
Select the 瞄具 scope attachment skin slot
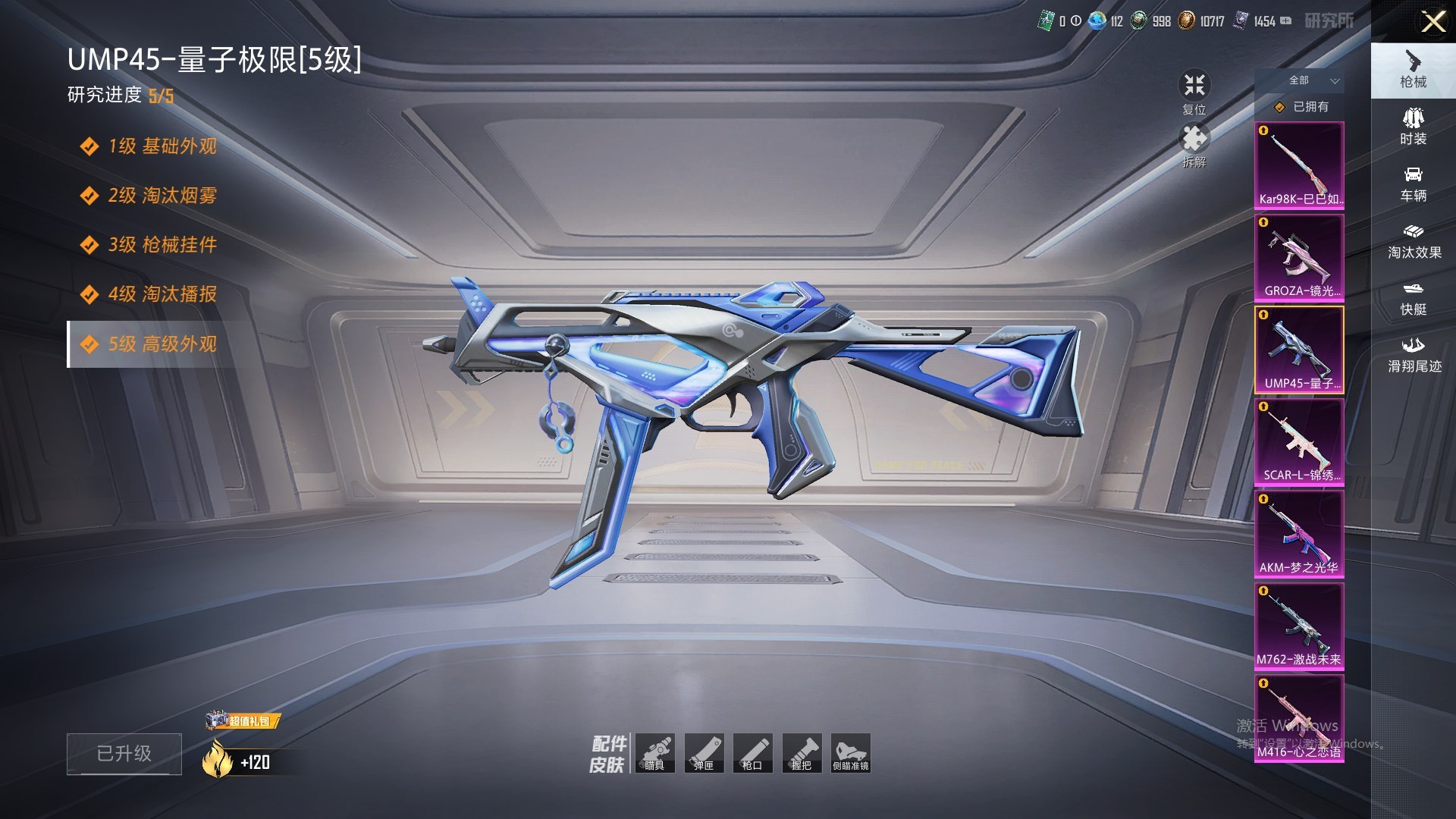point(654,753)
